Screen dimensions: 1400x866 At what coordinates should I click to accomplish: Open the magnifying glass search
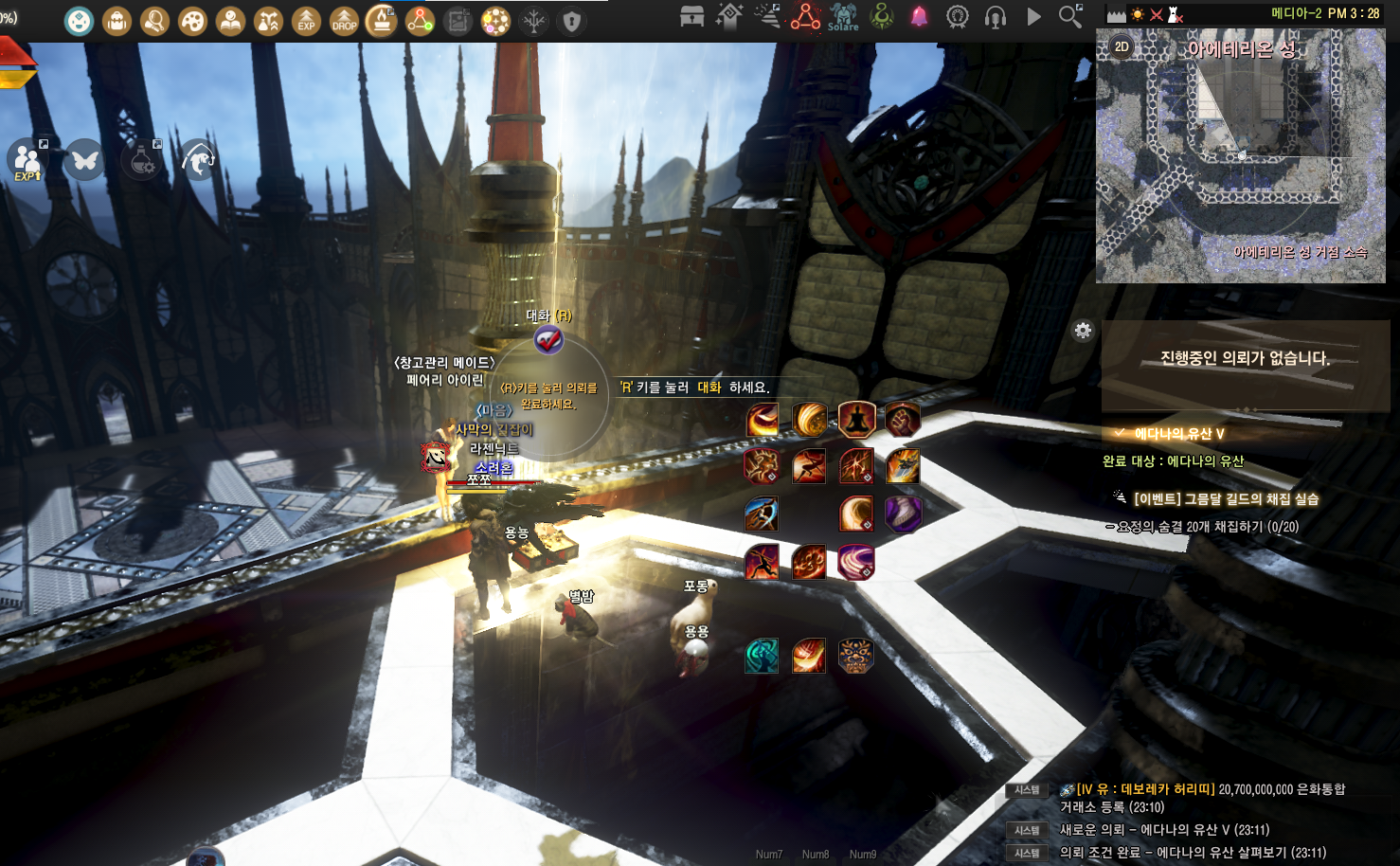1070,16
